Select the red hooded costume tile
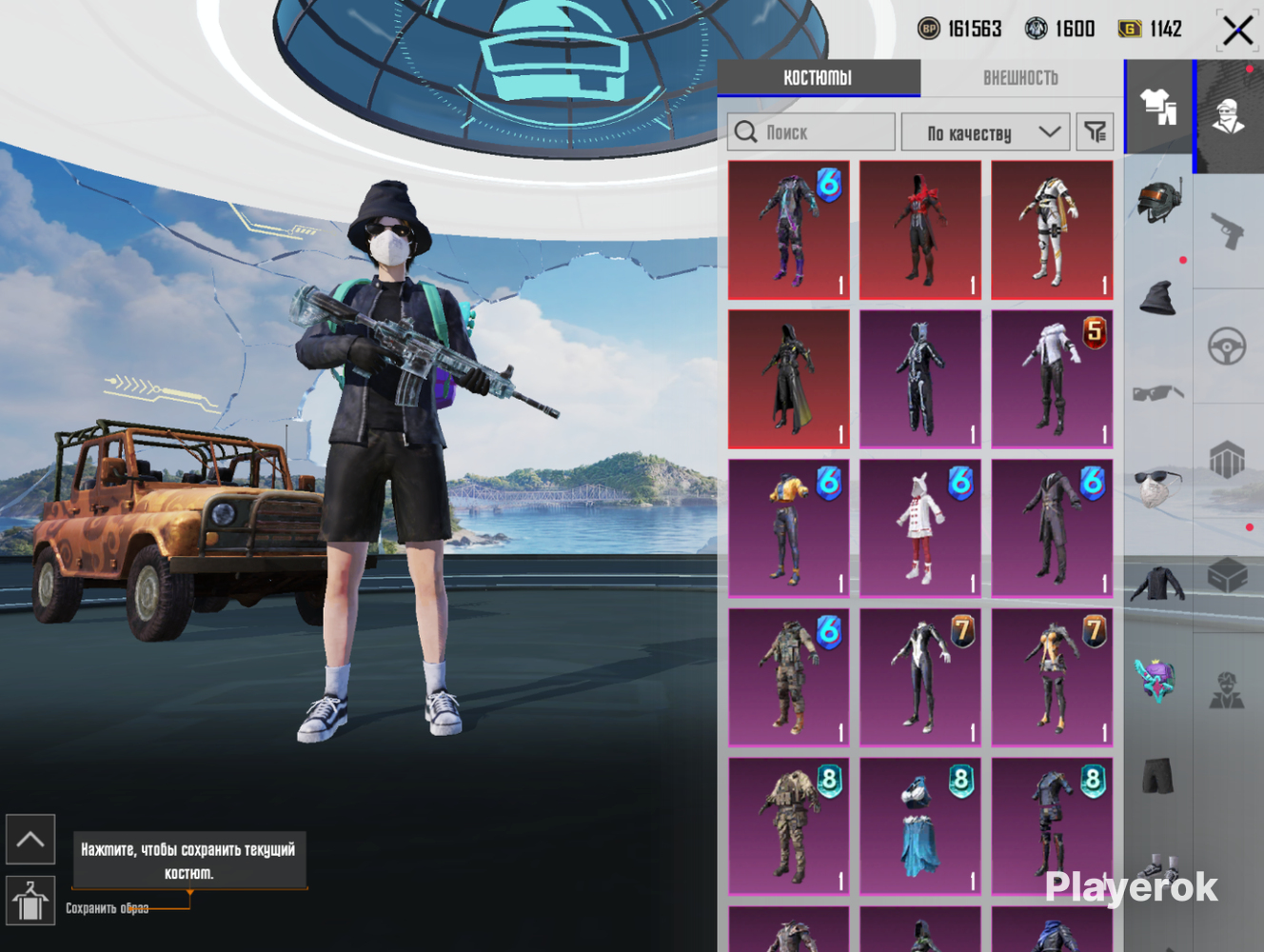 [920, 229]
